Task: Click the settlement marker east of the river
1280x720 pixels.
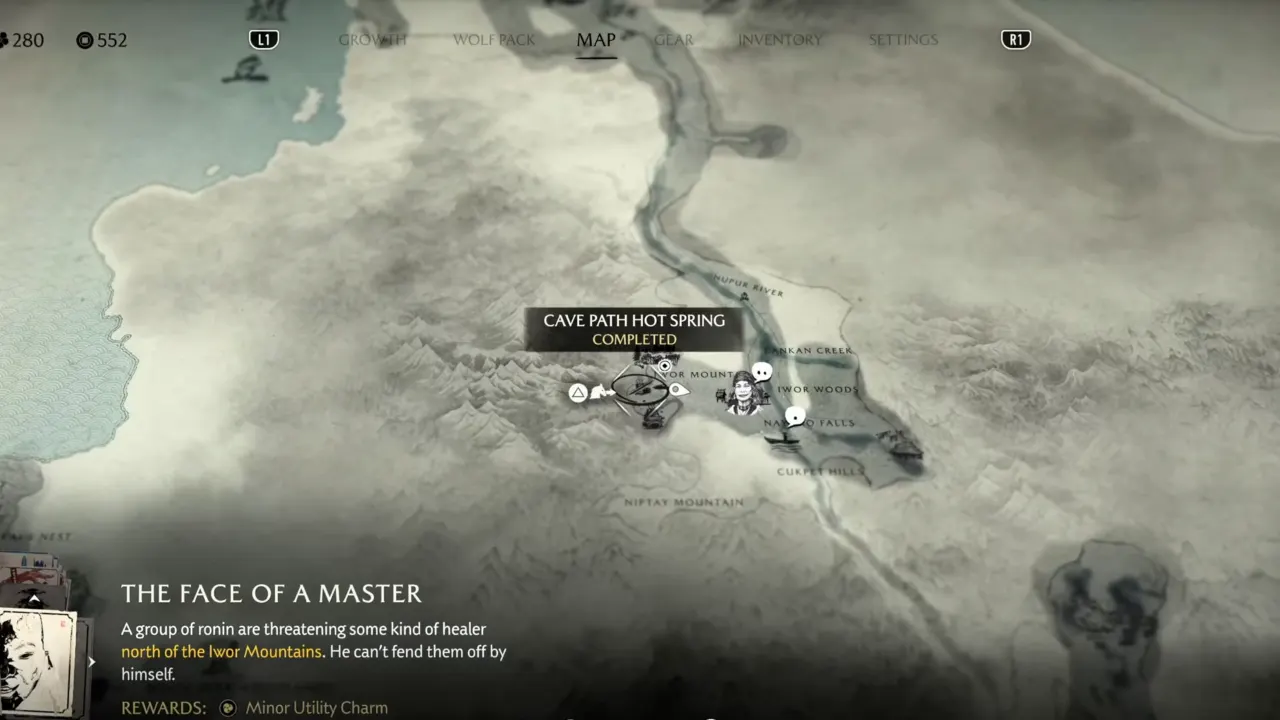Action: pyautogui.click(x=903, y=446)
